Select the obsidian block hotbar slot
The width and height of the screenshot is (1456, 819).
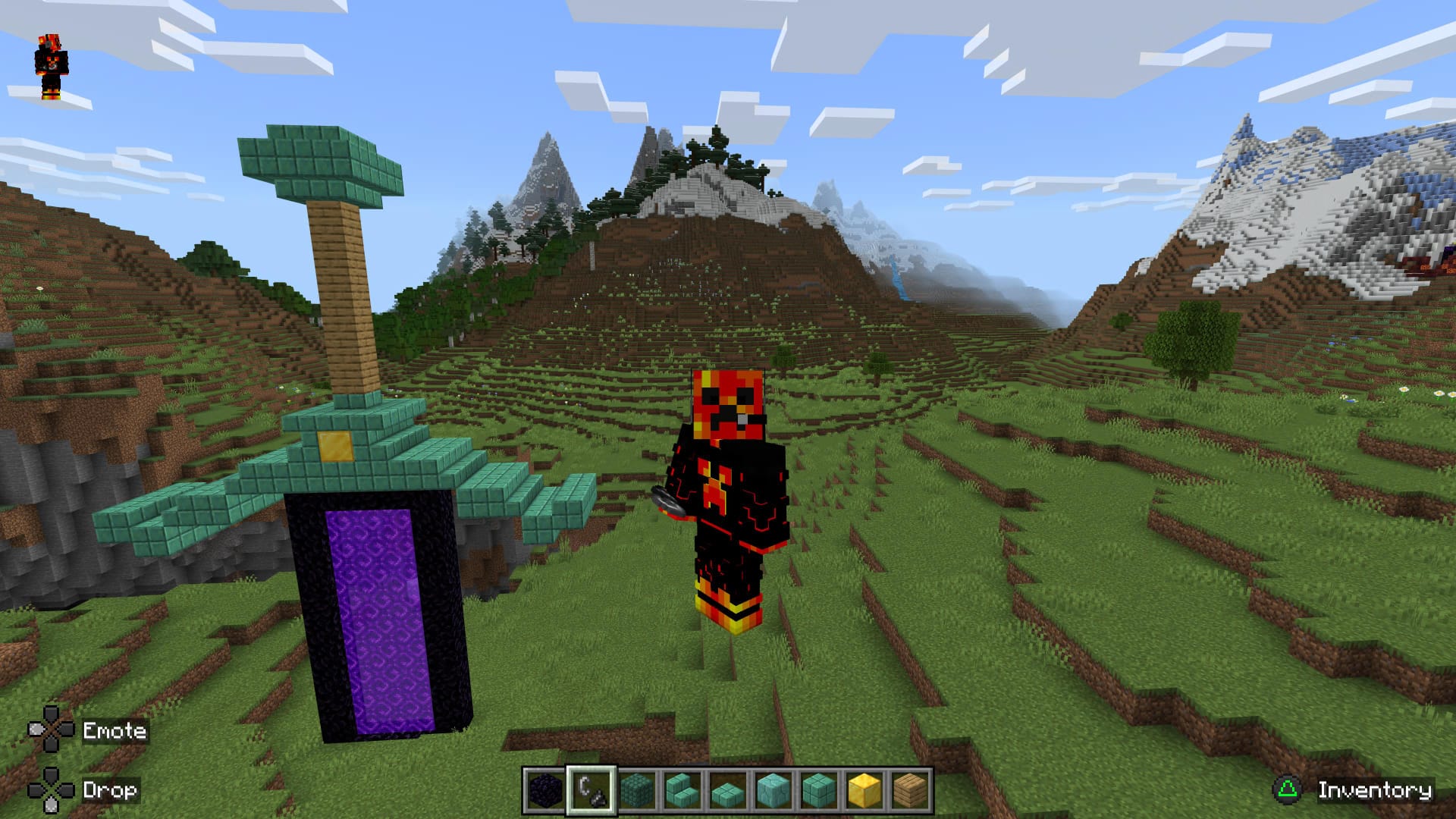point(545,791)
